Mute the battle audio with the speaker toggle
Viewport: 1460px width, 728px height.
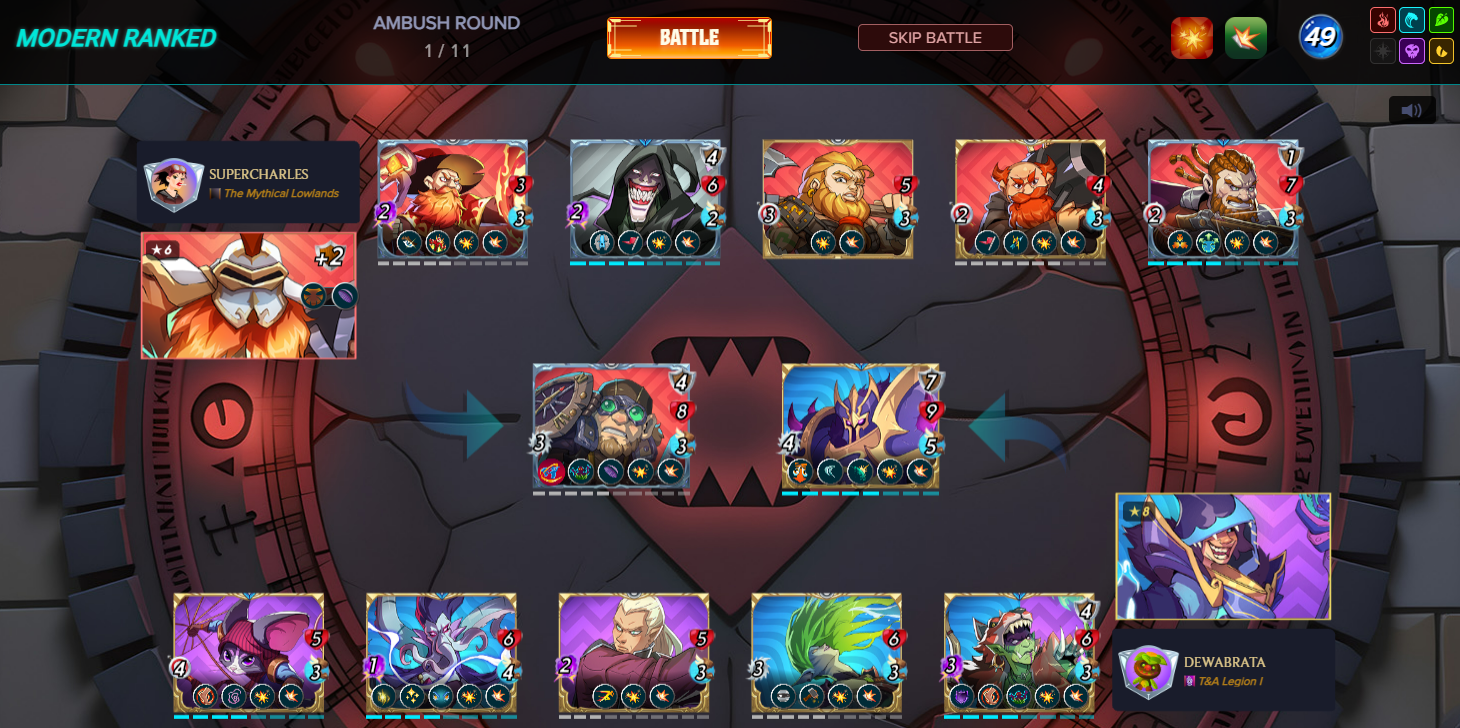(1413, 108)
